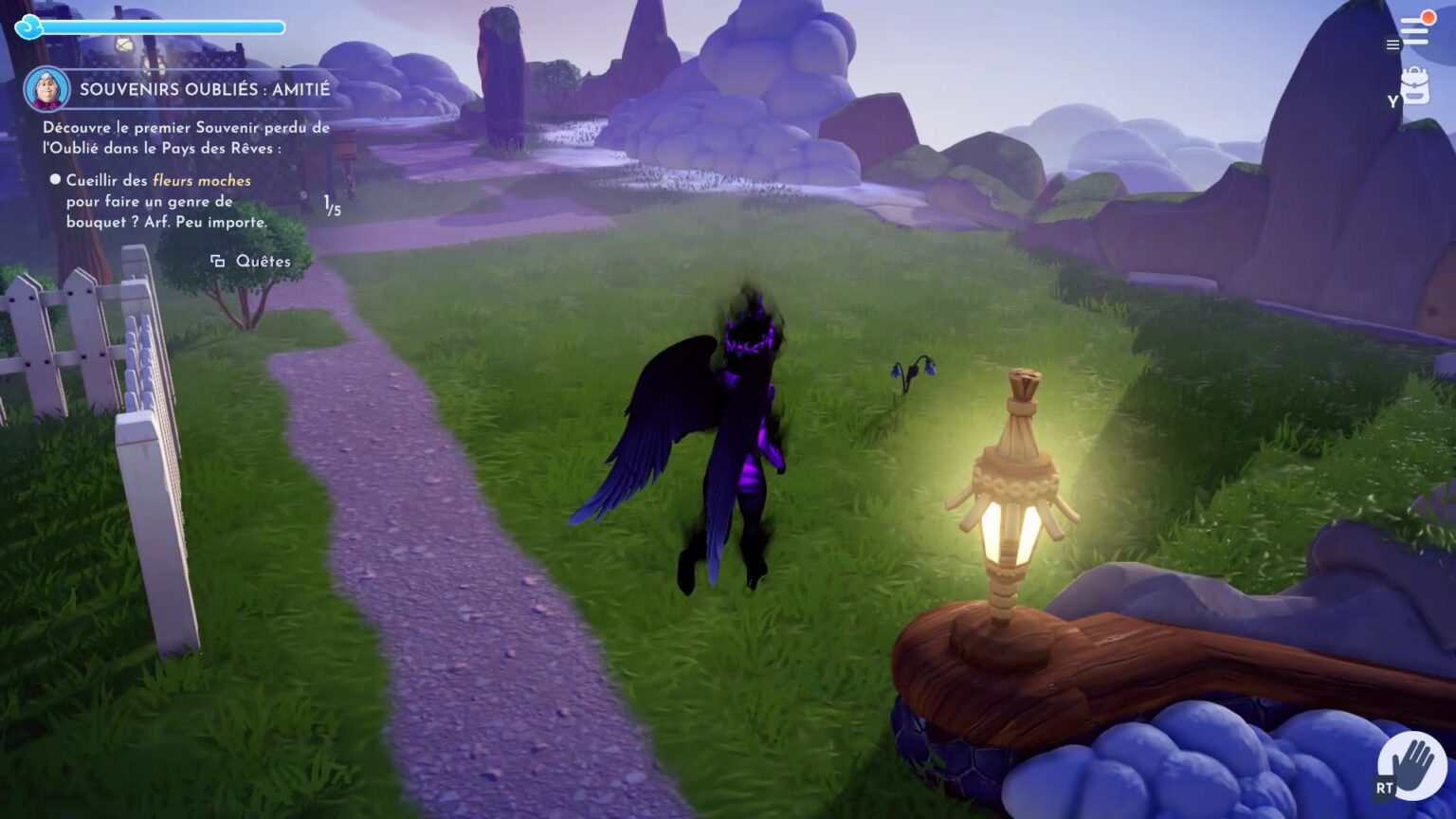Toggle the quest objective bullet point

[x=54, y=180]
